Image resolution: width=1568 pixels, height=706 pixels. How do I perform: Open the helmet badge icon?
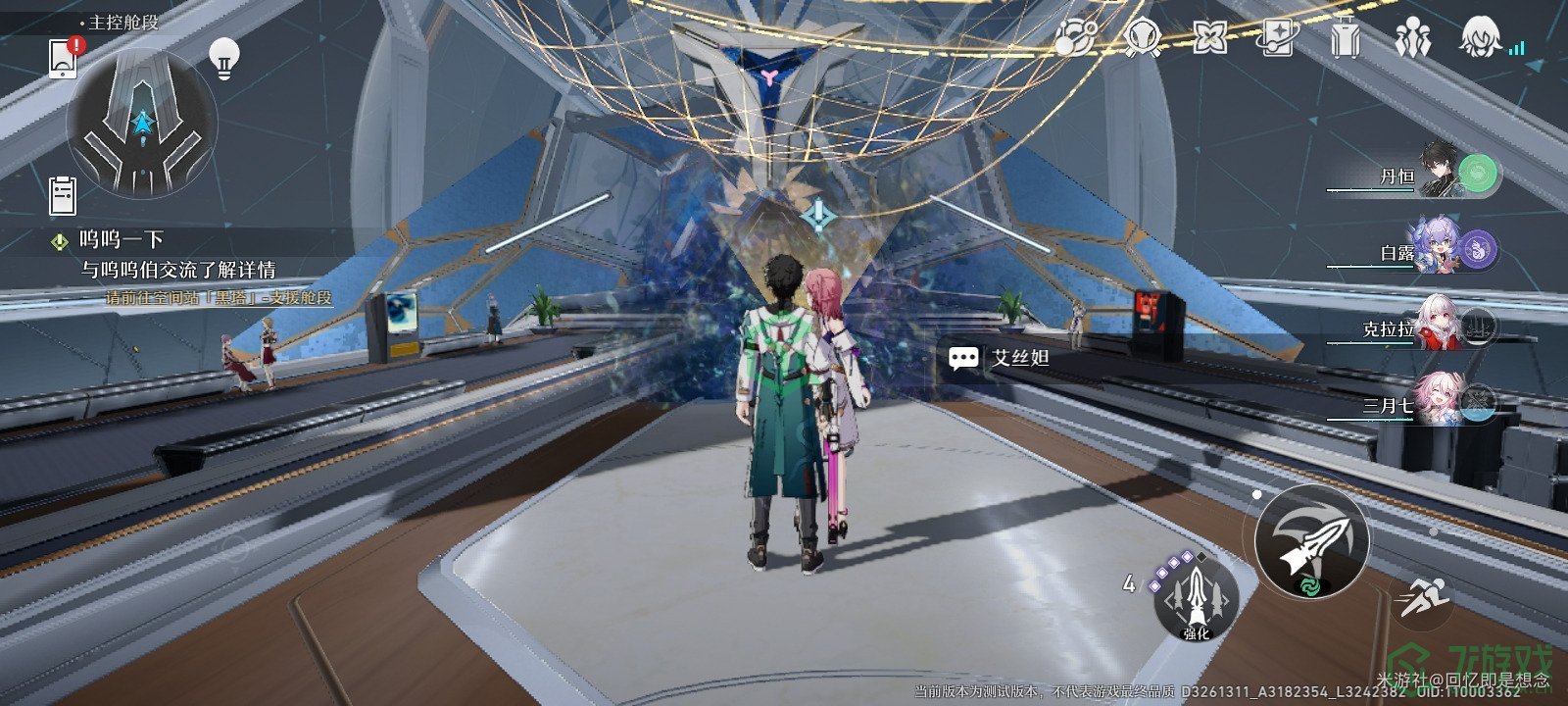point(1143,38)
